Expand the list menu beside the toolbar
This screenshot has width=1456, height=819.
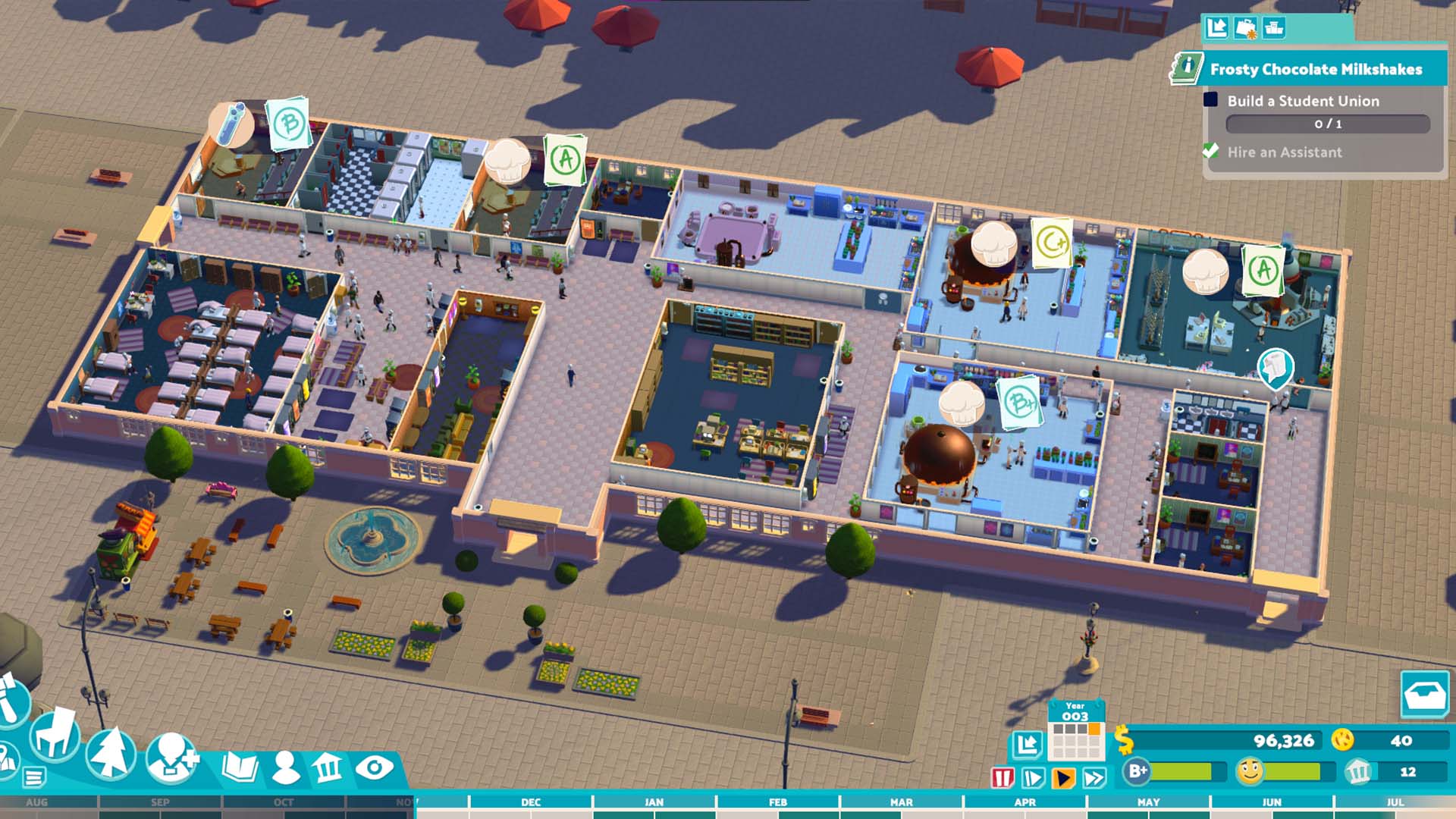click(x=32, y=775)
